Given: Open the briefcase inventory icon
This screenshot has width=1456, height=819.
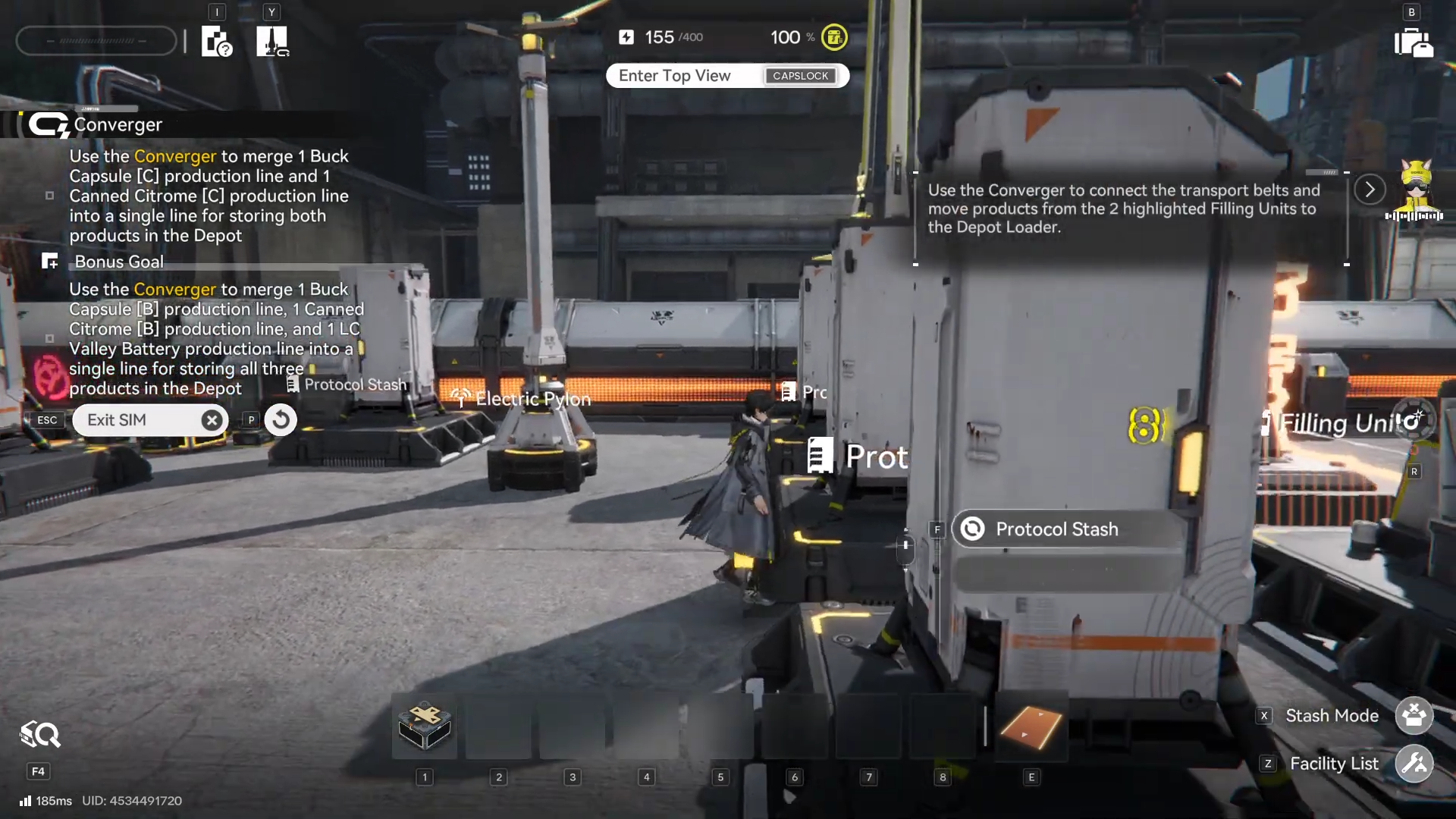Looking at the screenshot, I should [1414, 42].
